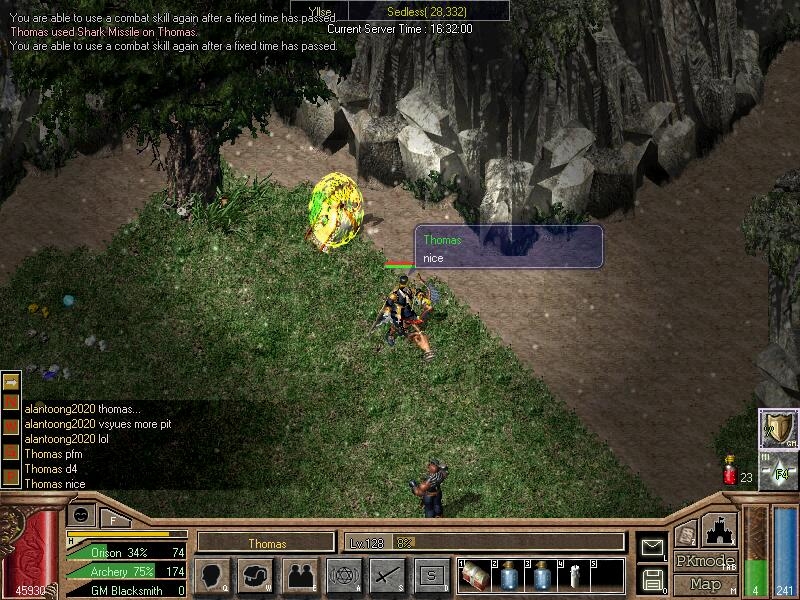Viewport: 800px width, 600px height.
Task: Open the party members button
Action: (300, 575)
